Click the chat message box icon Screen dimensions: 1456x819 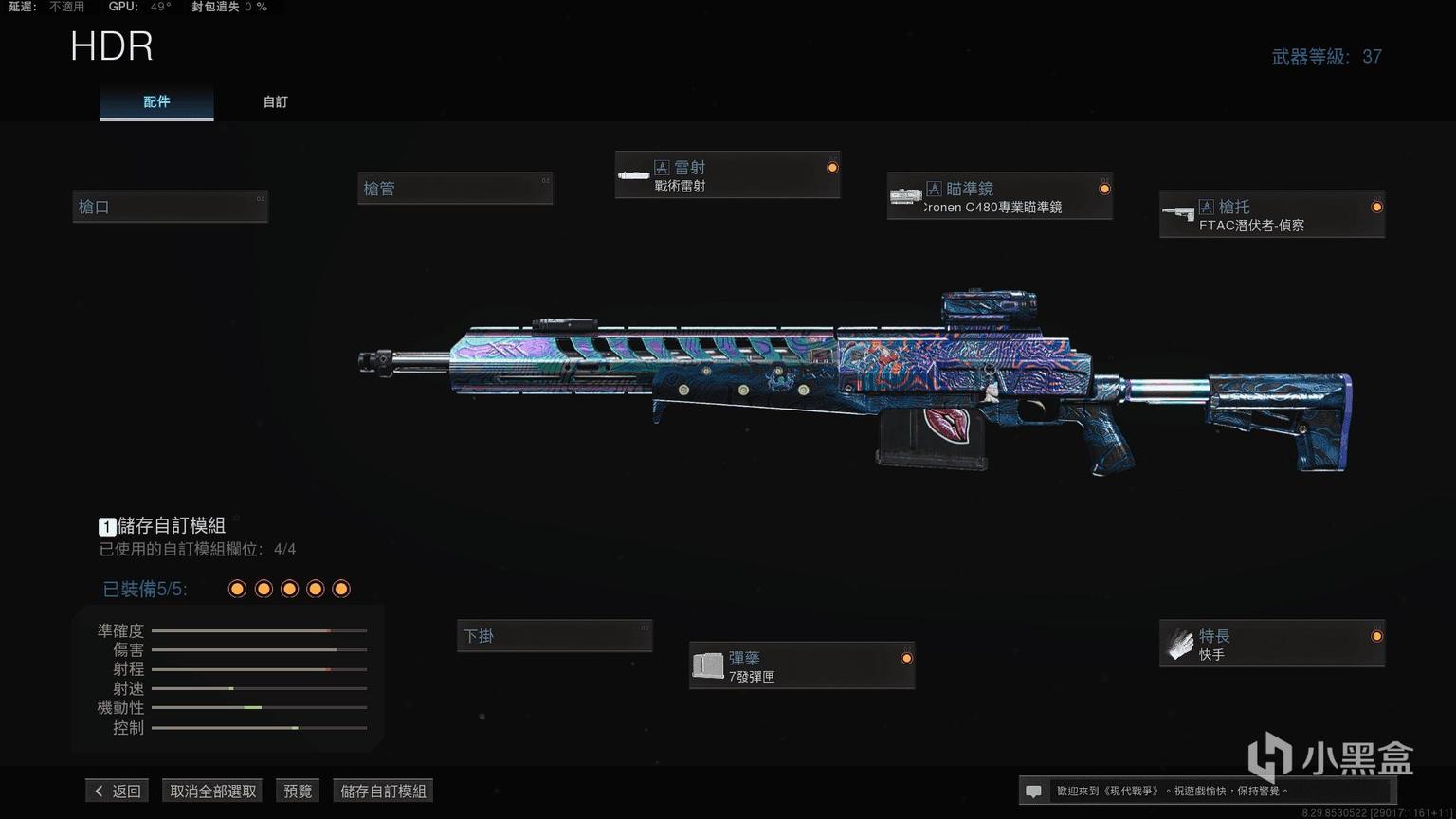click(x=1034, y=791)
